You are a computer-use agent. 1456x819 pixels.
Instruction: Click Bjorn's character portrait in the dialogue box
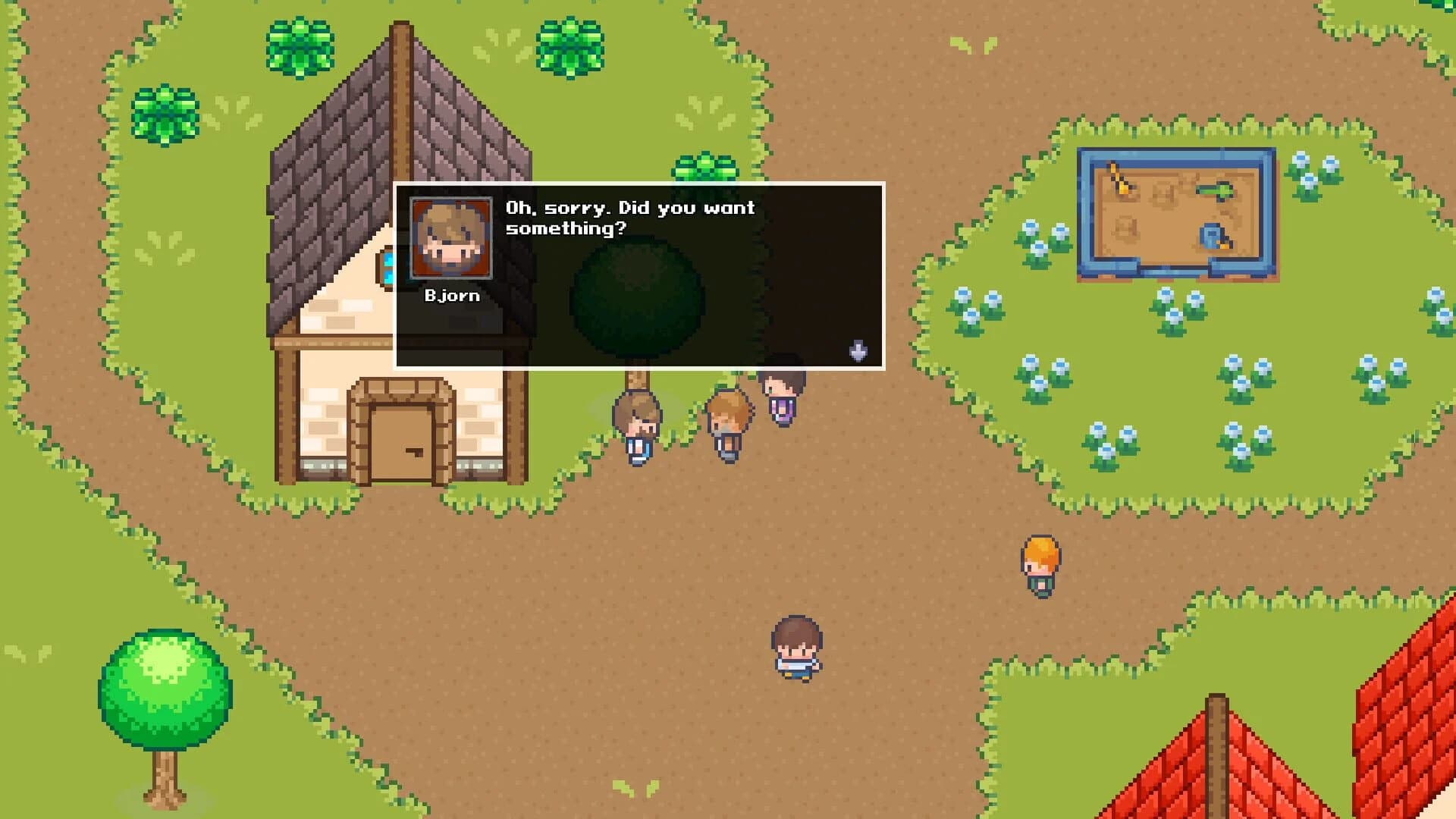pyautogui.click(x=449, y=237)
